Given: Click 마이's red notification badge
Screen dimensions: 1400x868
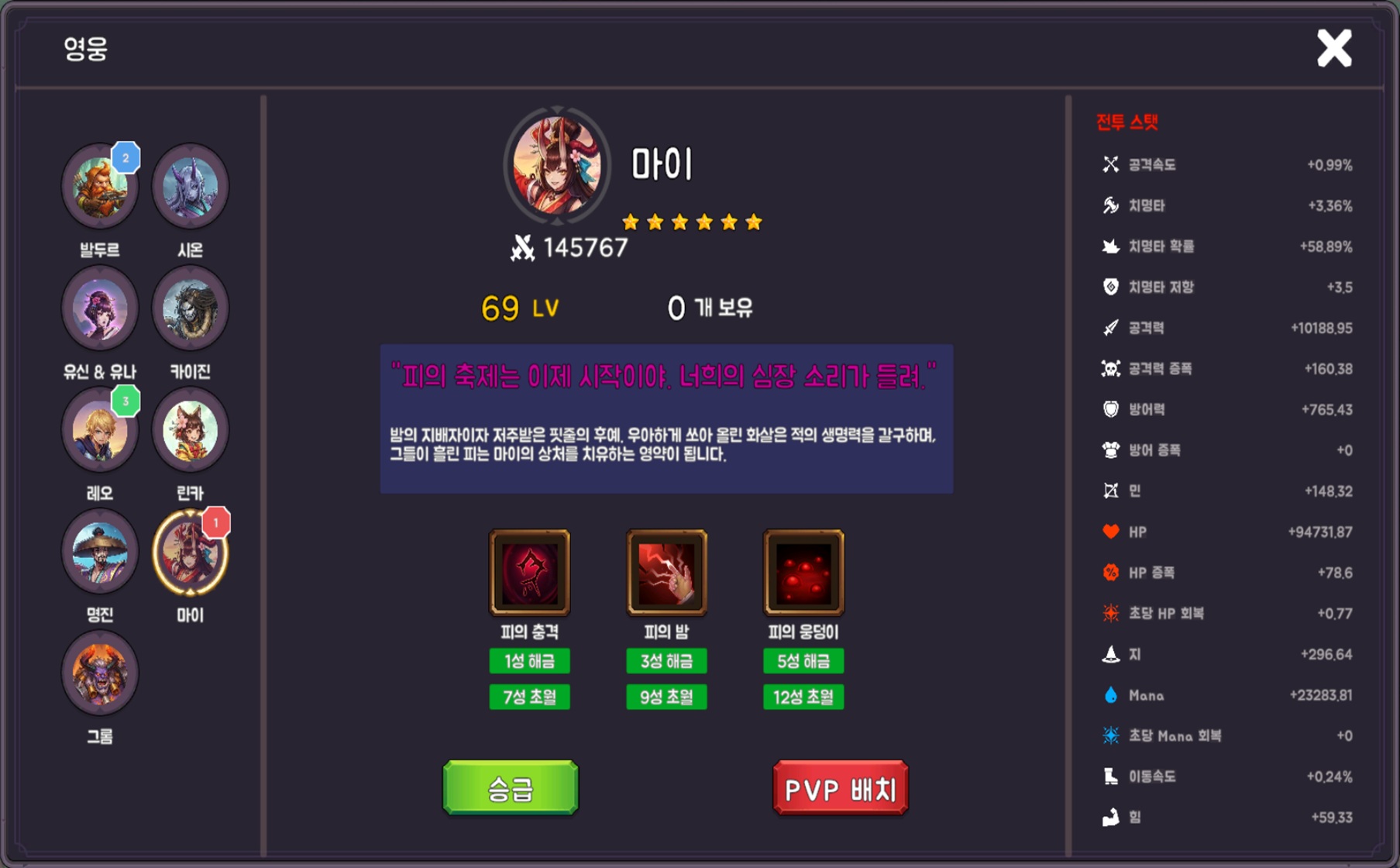Looking at the screenshot, I should [x=216, y=524].
